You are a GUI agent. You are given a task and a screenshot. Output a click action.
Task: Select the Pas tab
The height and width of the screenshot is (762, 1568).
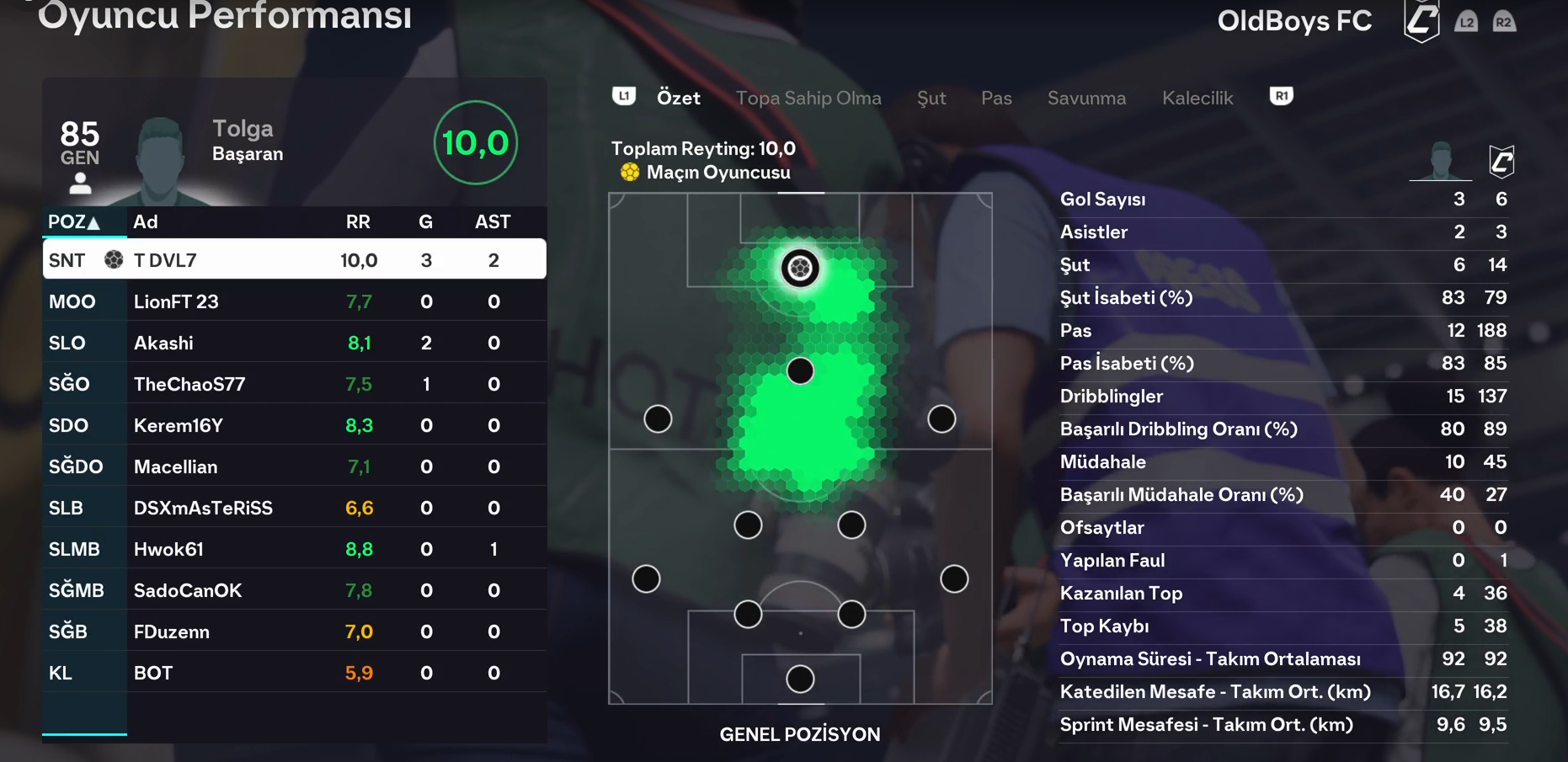click(996, 98)
